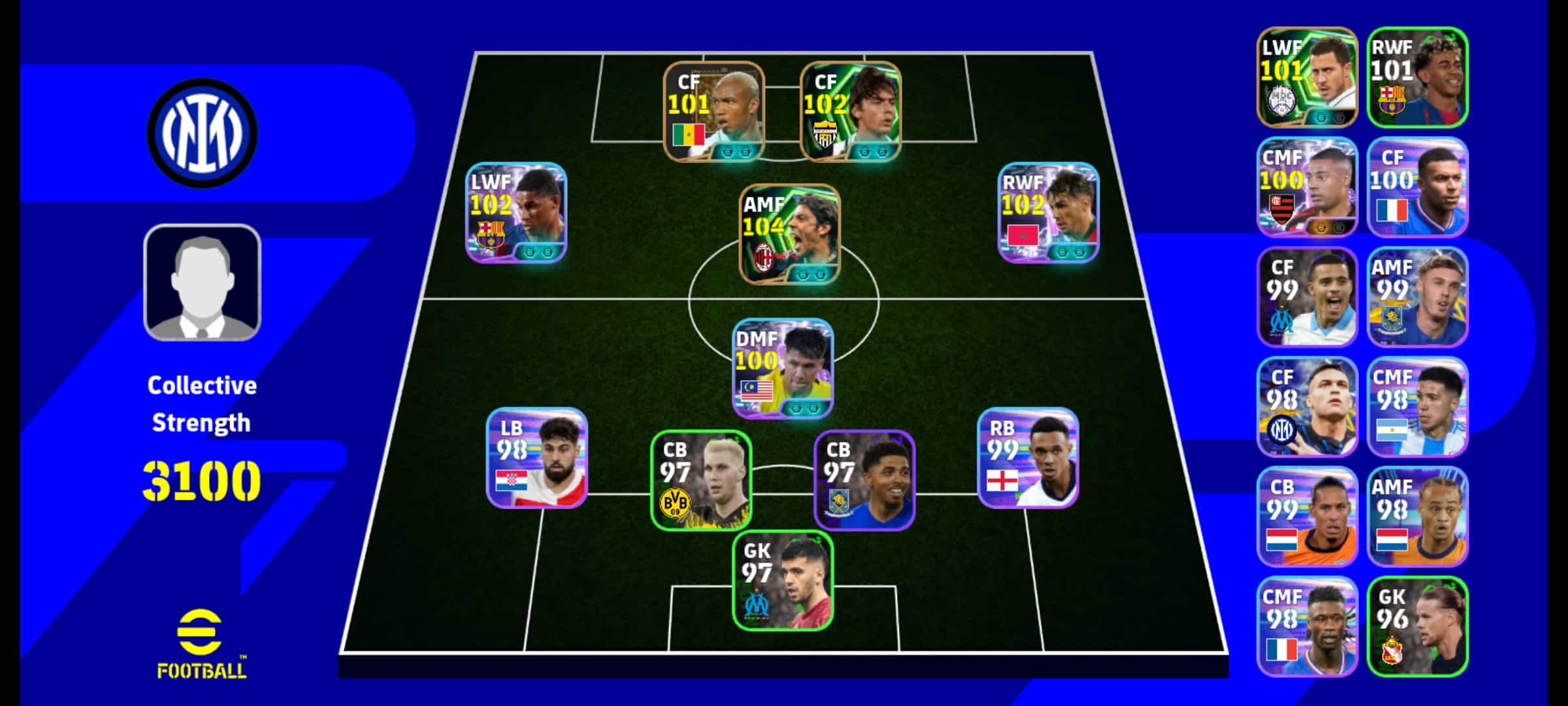Select the Inter CF 98 substitute
Image resolution: width=1568 pixels, height=706 pixels.
tap(1307, 407)
